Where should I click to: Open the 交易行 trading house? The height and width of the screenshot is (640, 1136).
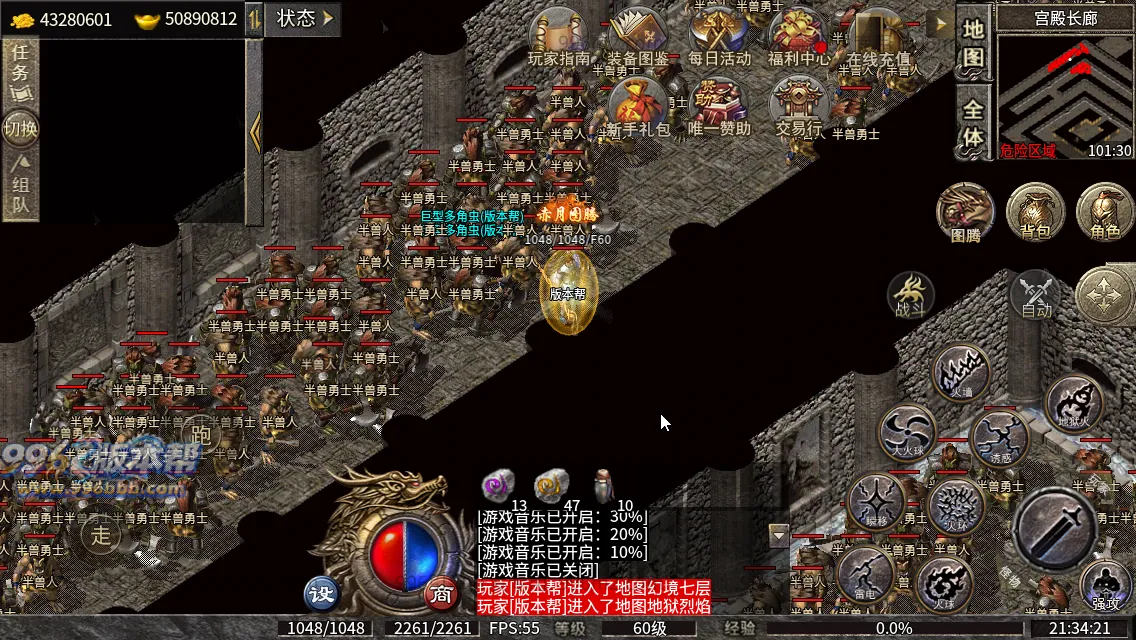tap(799, 108)
